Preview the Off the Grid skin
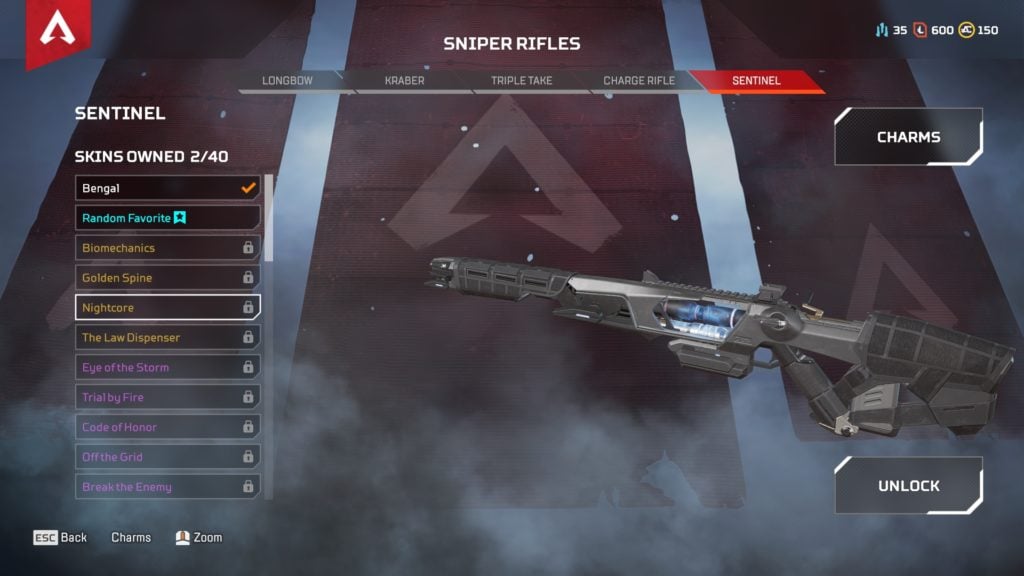 (167, 457)
